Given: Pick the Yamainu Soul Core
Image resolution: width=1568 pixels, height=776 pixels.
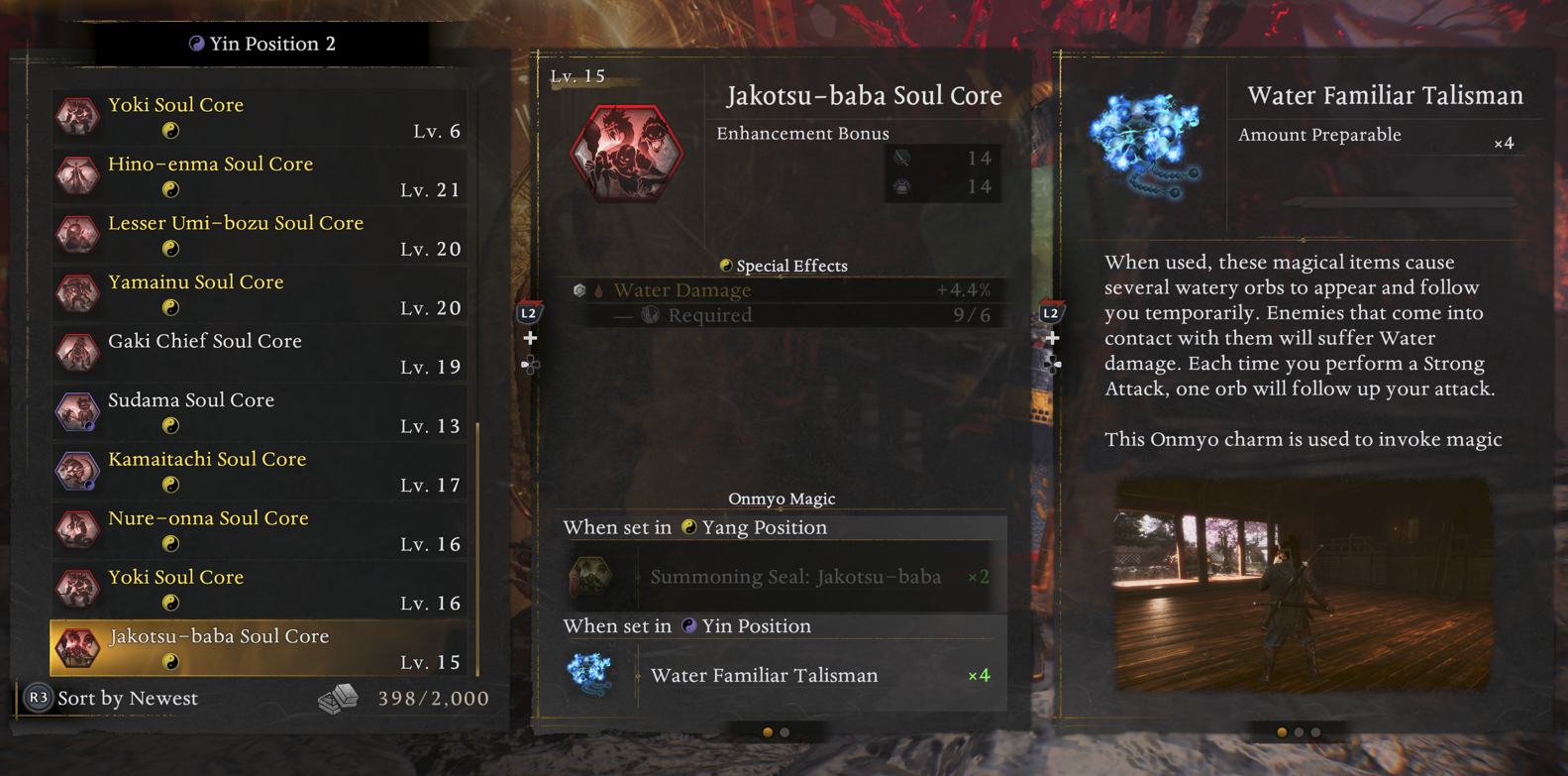Looking at the screenshot, I should (260, 293).
